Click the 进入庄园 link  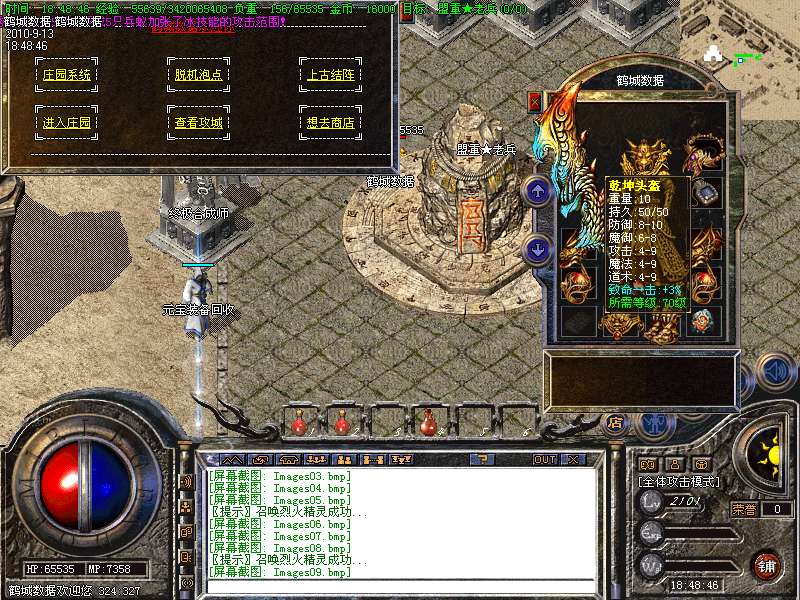pyautogui.click(x=67, y=123)
